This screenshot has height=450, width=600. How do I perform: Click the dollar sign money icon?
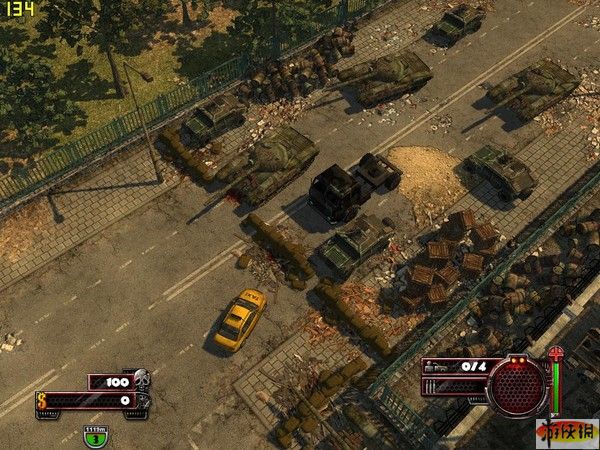pyautogui.click(x=43, y=400)
